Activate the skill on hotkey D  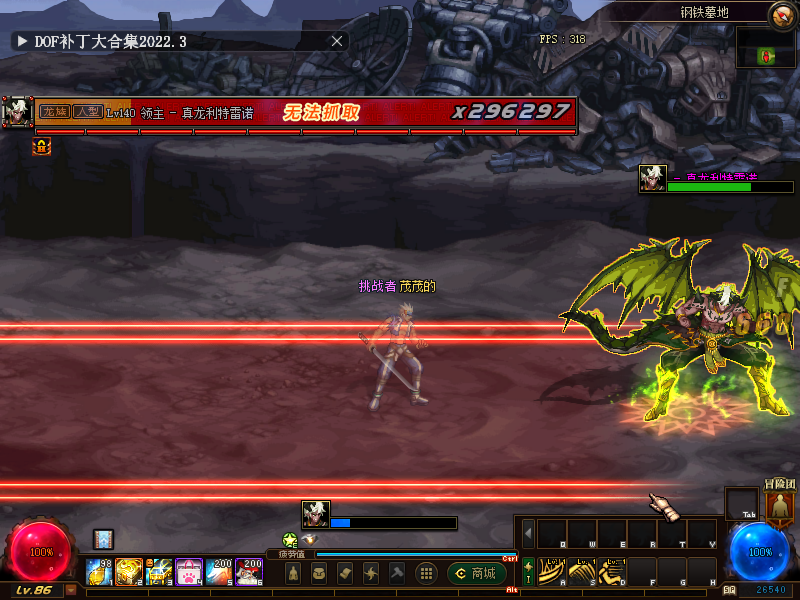click(612, 572)
